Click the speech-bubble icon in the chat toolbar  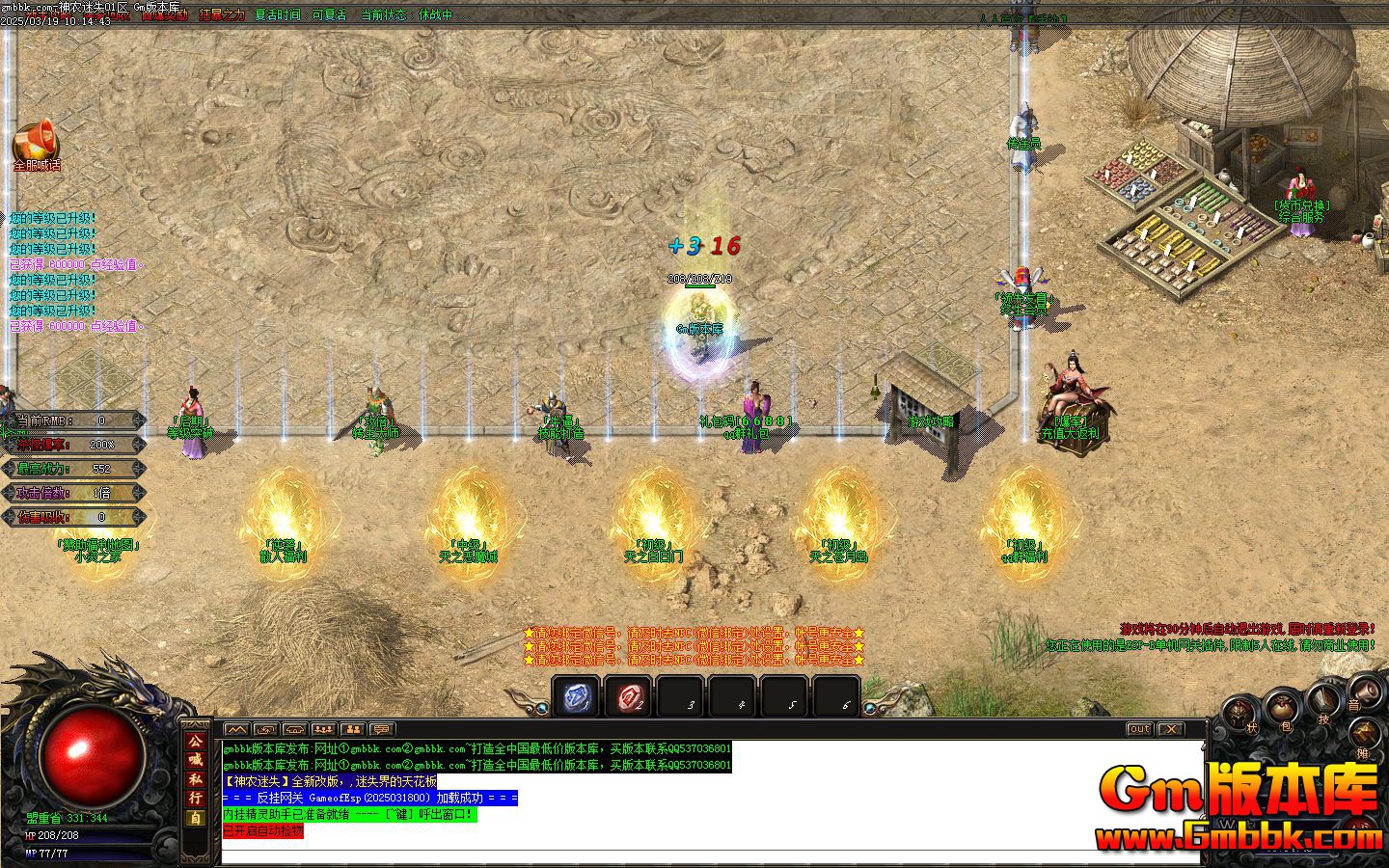click(x=381, y=729)
